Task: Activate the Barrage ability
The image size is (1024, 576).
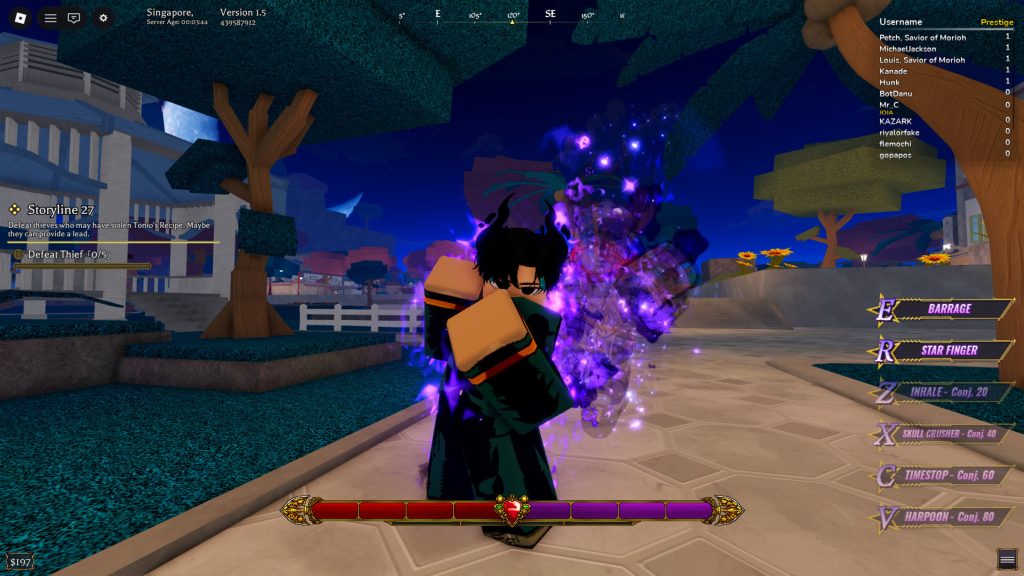Action: 948,309
